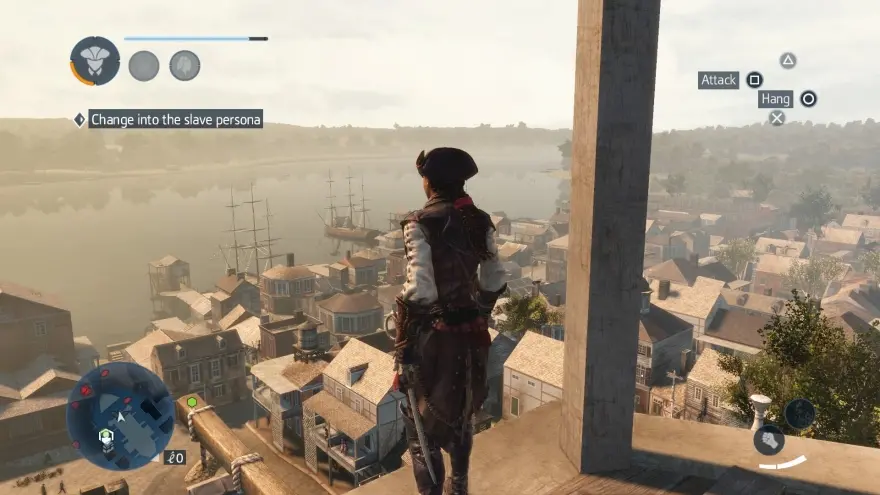This screenshot has height=495, width=880.
Task: Select the dark ranged tool slot
Action: [x=799, y=414]
